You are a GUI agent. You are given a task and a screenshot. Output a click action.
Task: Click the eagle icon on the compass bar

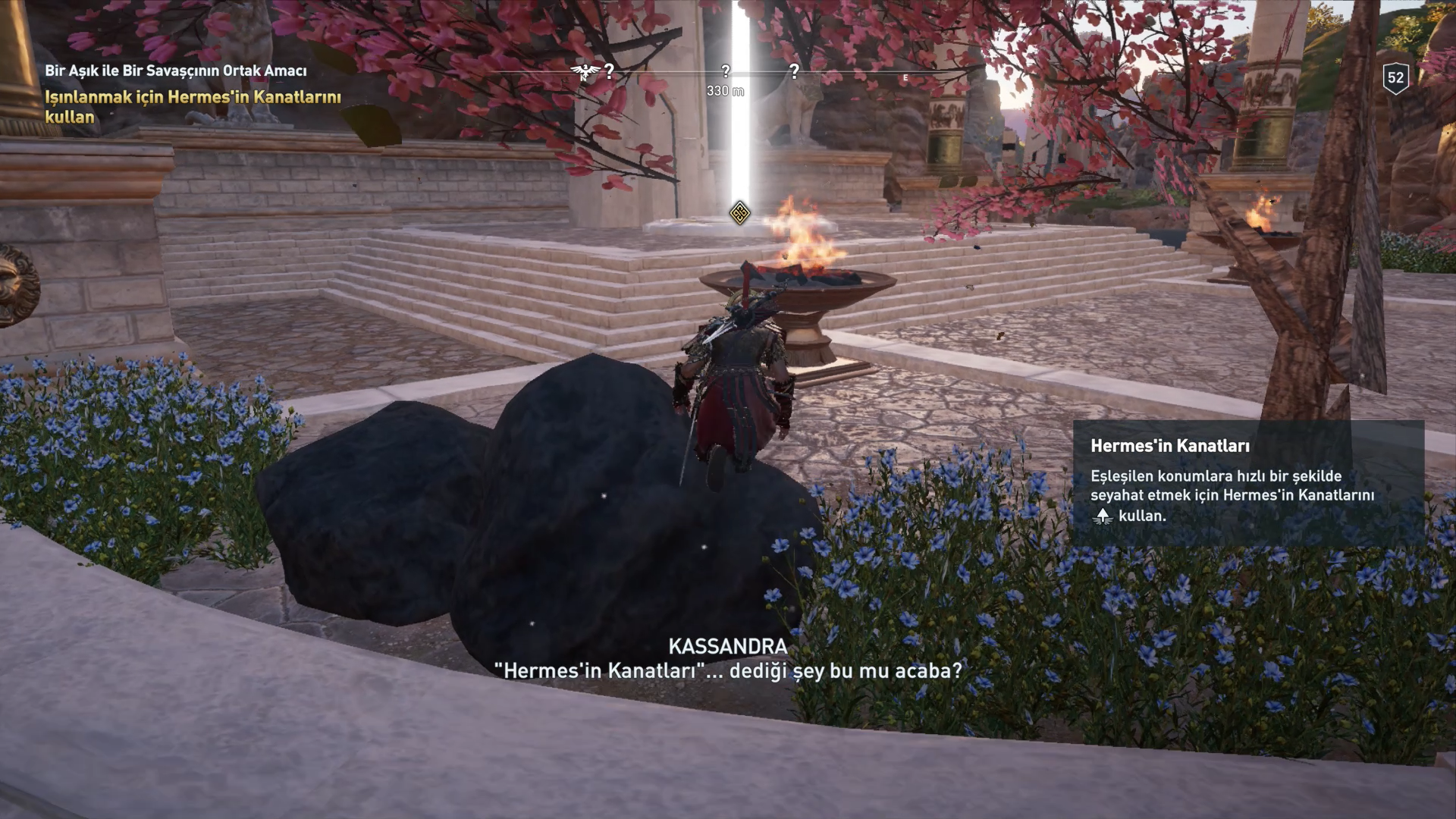coord(584,72)
